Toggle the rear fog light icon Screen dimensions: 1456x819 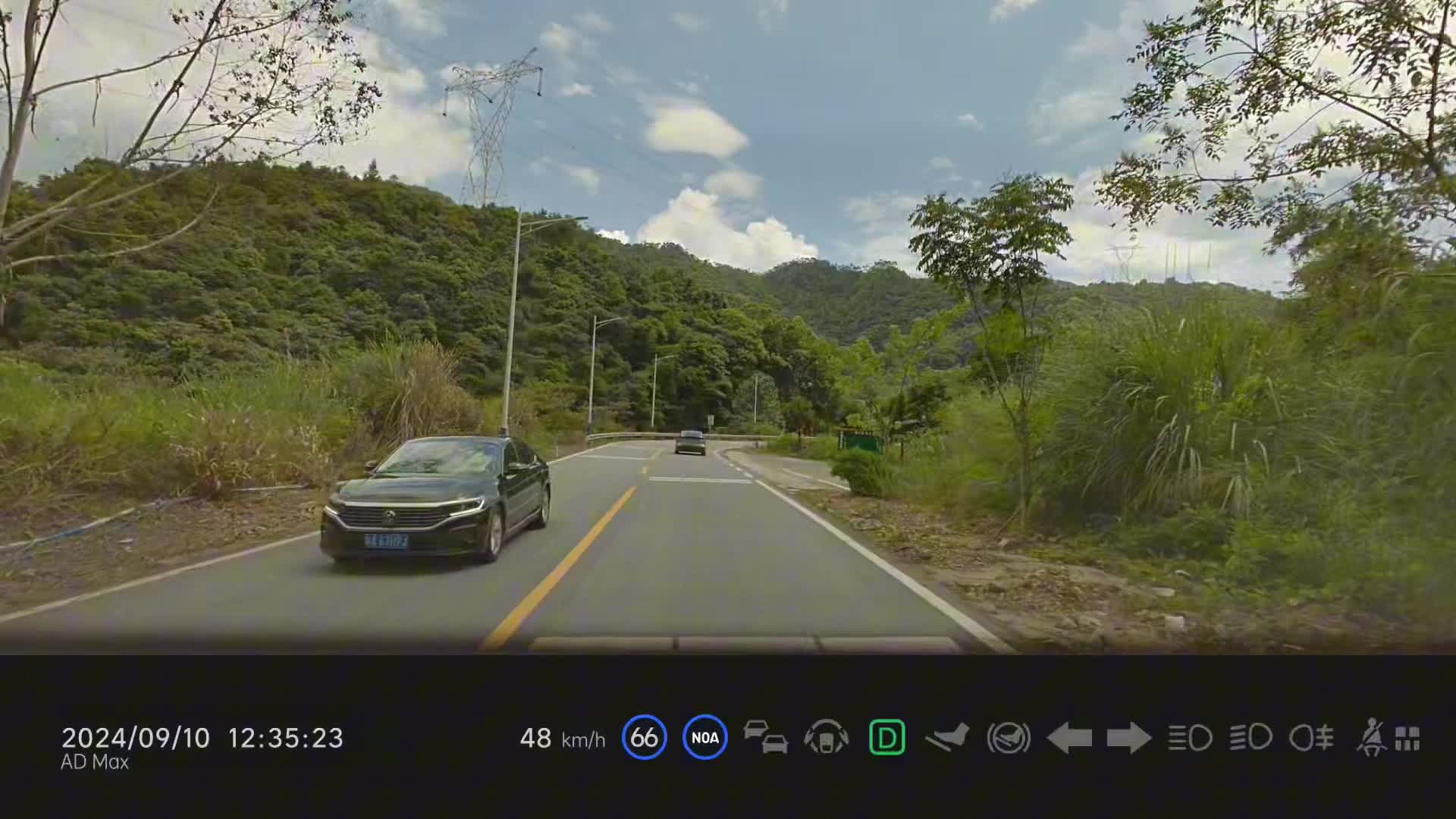[x=1311, y=737]
